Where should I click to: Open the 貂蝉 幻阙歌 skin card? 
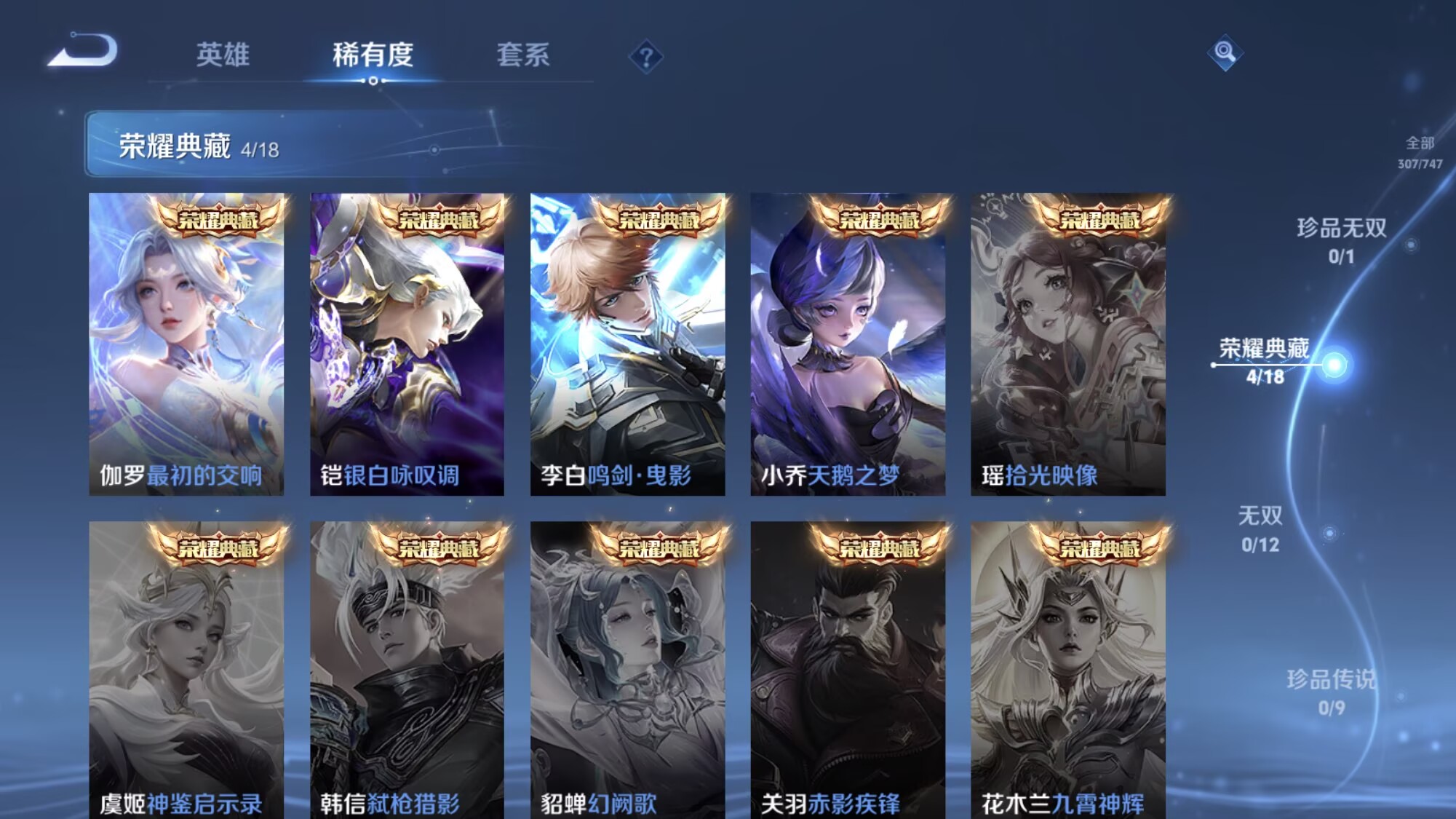[x=627, y=670]
